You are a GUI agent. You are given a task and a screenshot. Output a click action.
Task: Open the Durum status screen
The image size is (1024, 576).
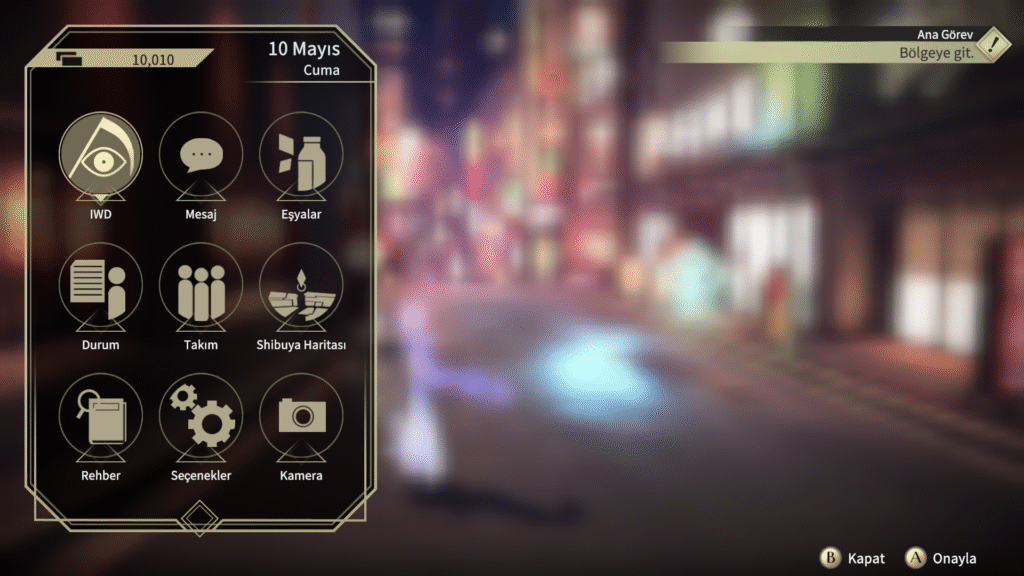pyautogui.click(x=100, y=286)
